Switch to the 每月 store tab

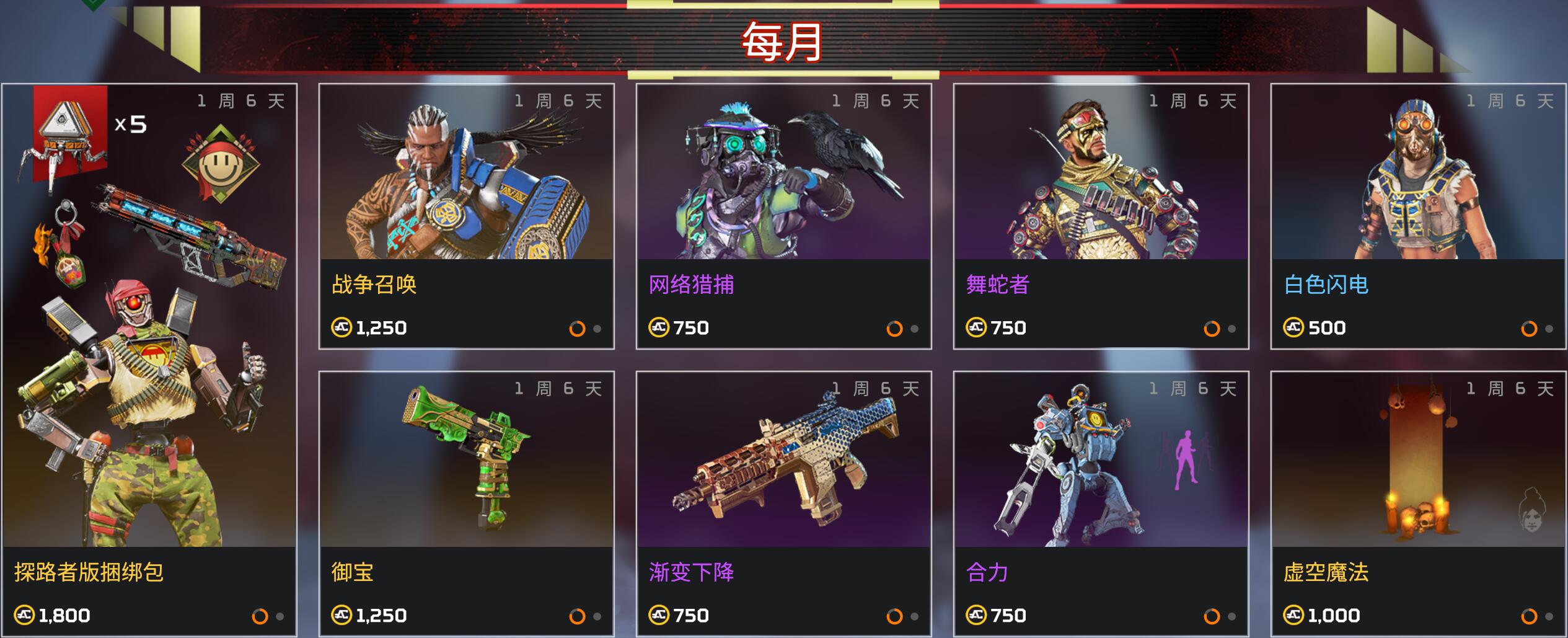click(x=783, y=41)
